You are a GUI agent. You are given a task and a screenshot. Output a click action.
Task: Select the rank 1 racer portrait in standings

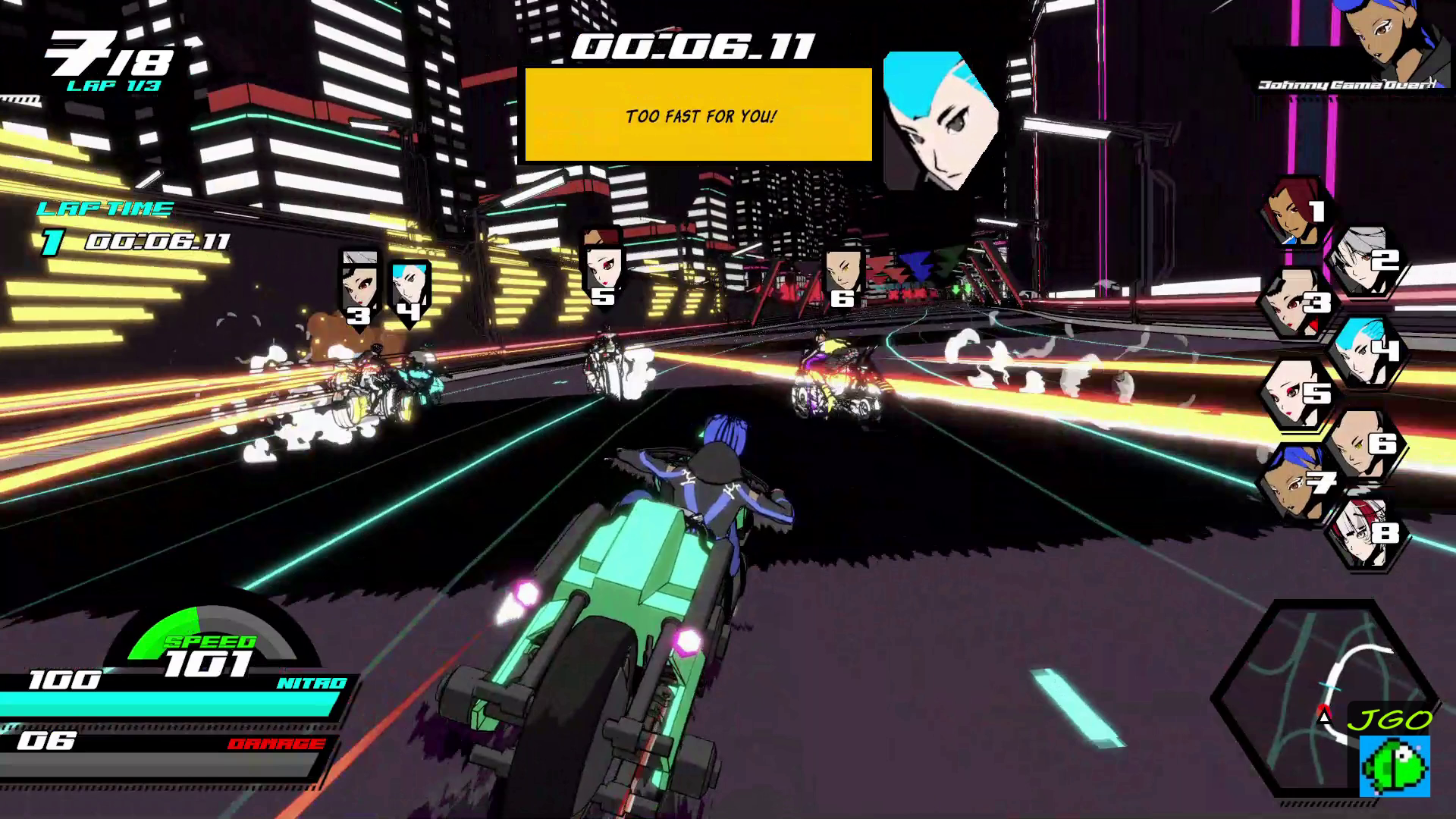[1295, 213]
